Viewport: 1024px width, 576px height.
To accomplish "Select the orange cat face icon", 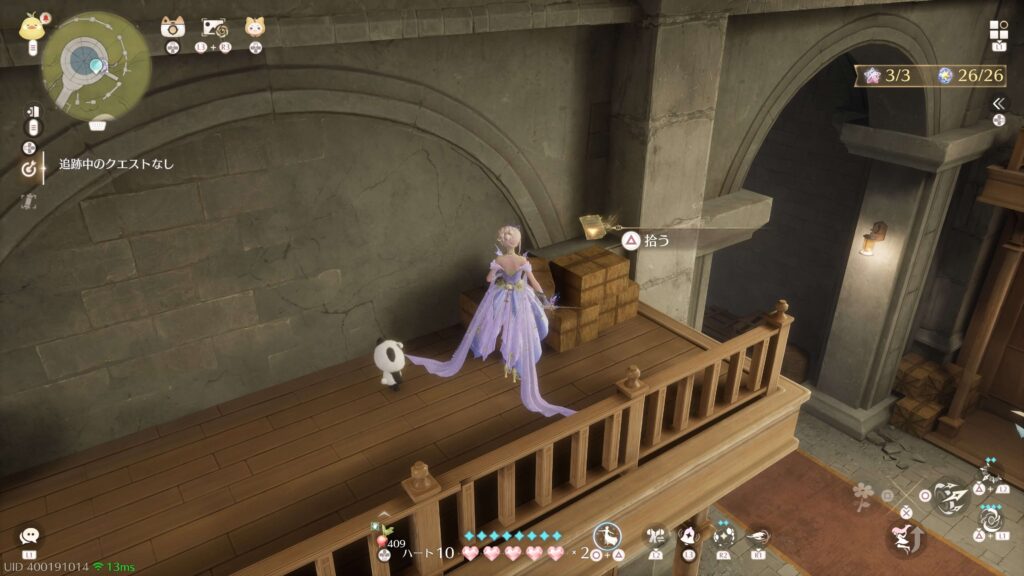I will click(x=255, y=27).
